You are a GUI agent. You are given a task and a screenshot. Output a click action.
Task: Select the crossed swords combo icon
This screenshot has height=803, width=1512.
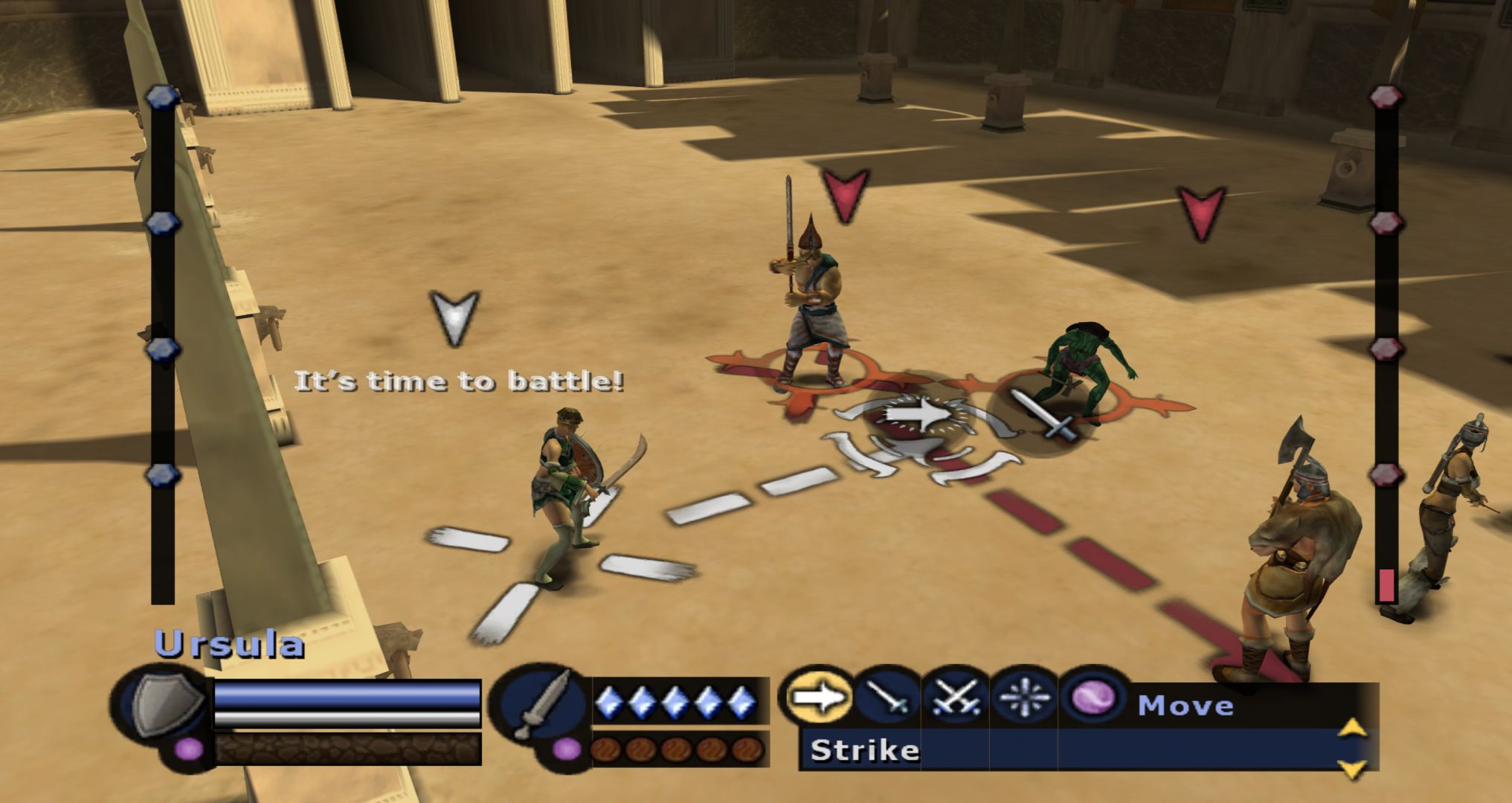955,697
